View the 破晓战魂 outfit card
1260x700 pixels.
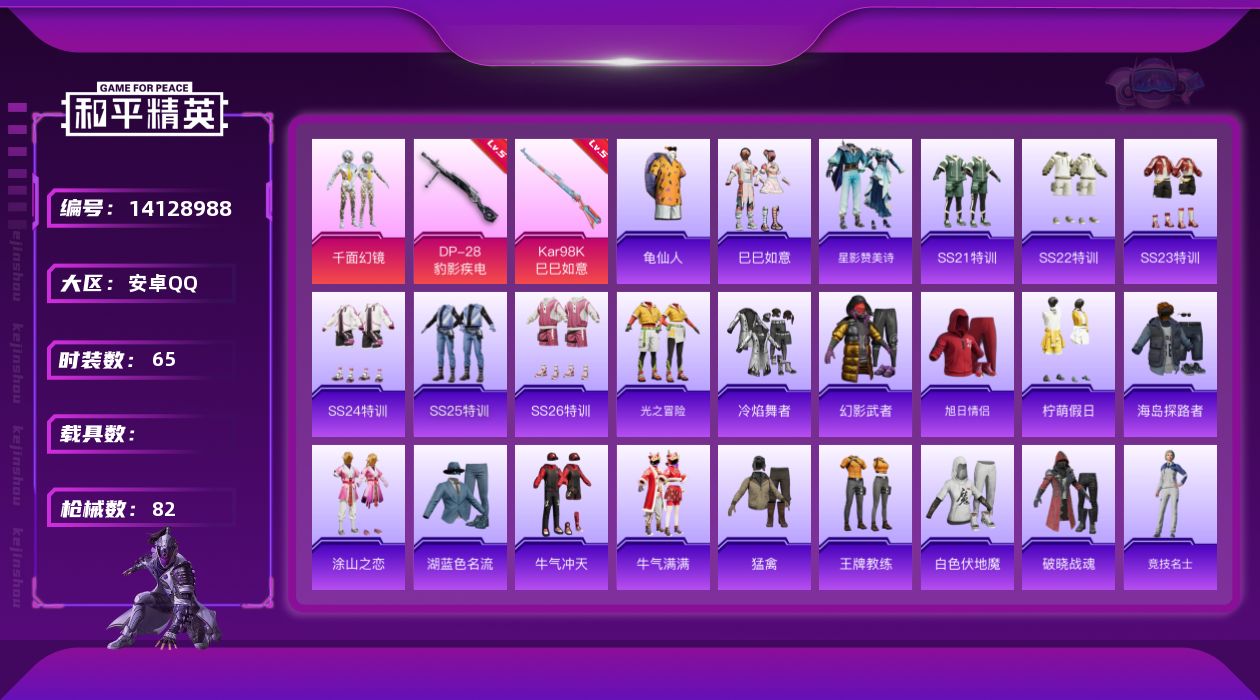pos(1068,517)
